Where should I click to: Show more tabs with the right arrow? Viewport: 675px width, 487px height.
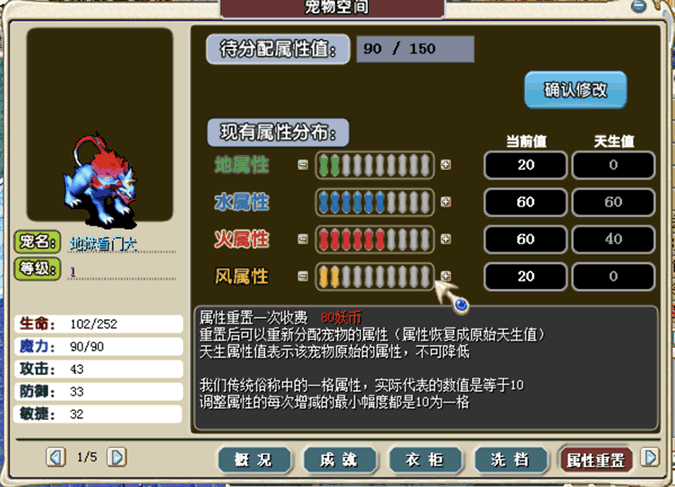pyautogui.click(x=650, y=457)
